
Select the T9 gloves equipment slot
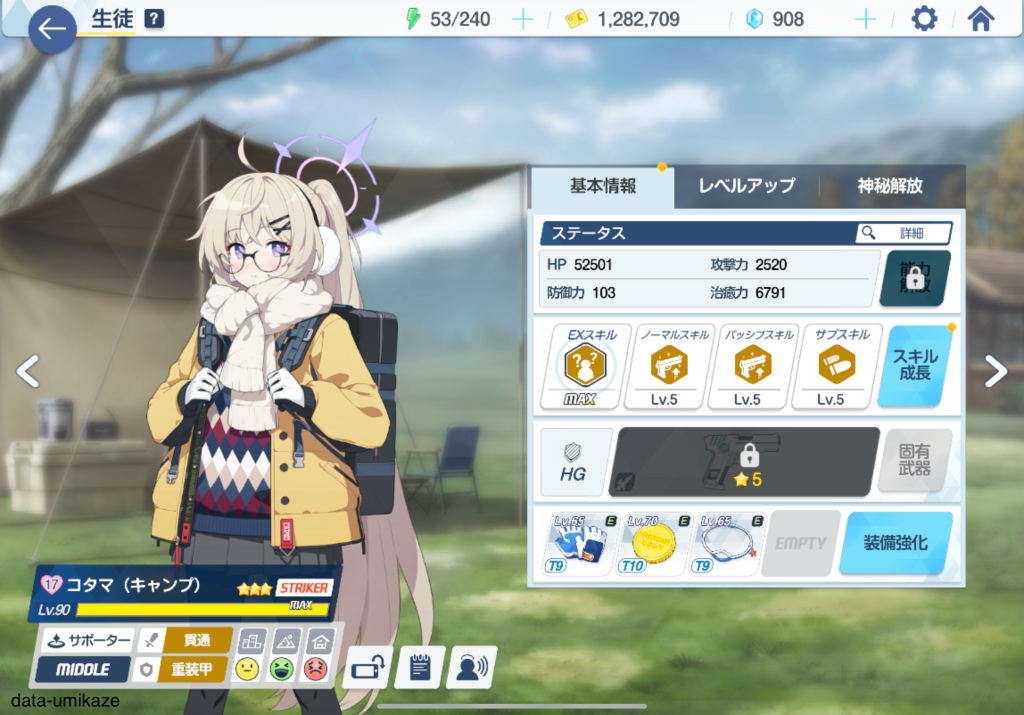pos(579,543)
